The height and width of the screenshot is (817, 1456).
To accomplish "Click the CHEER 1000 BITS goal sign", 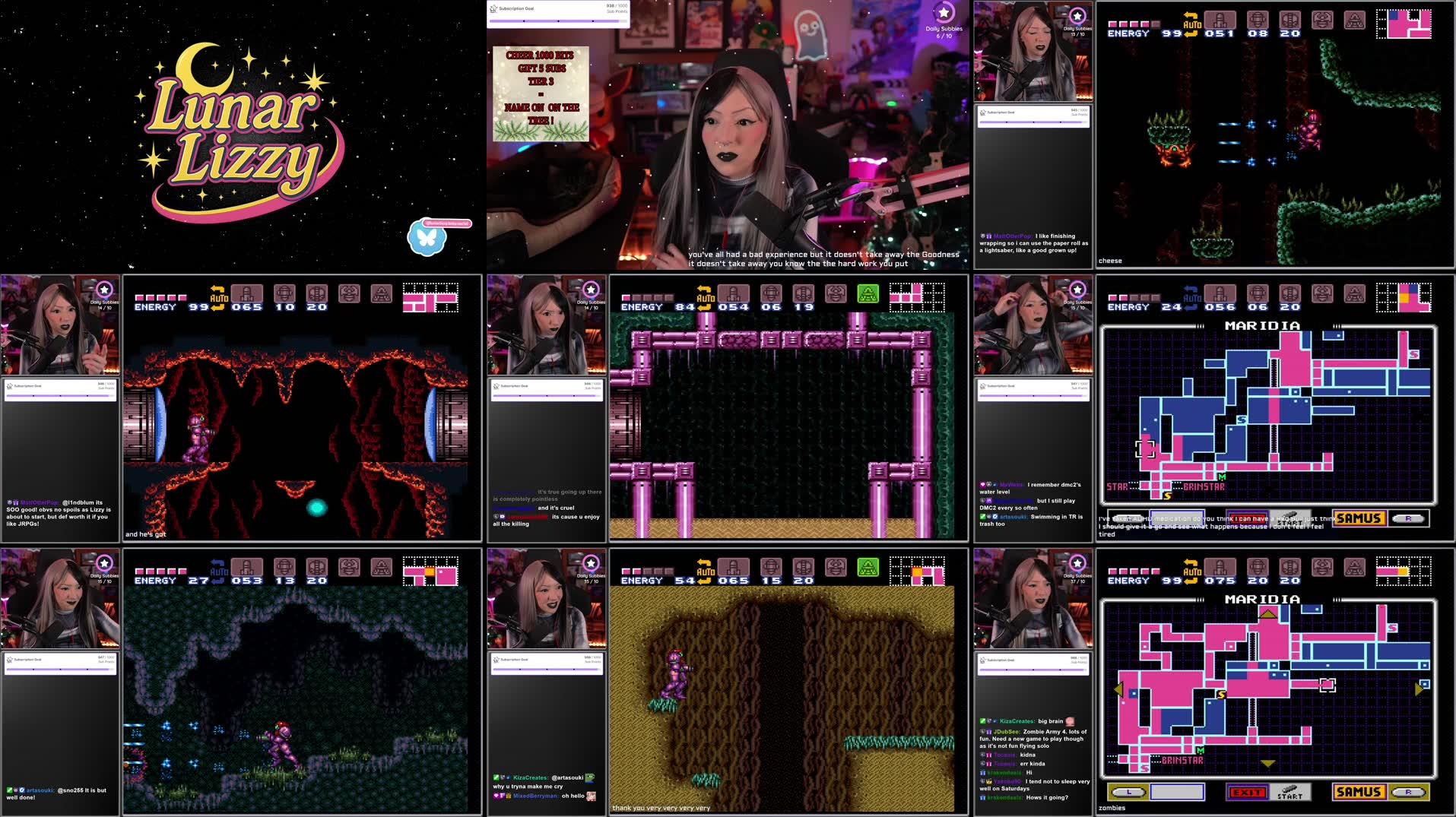I will [541, 95].
